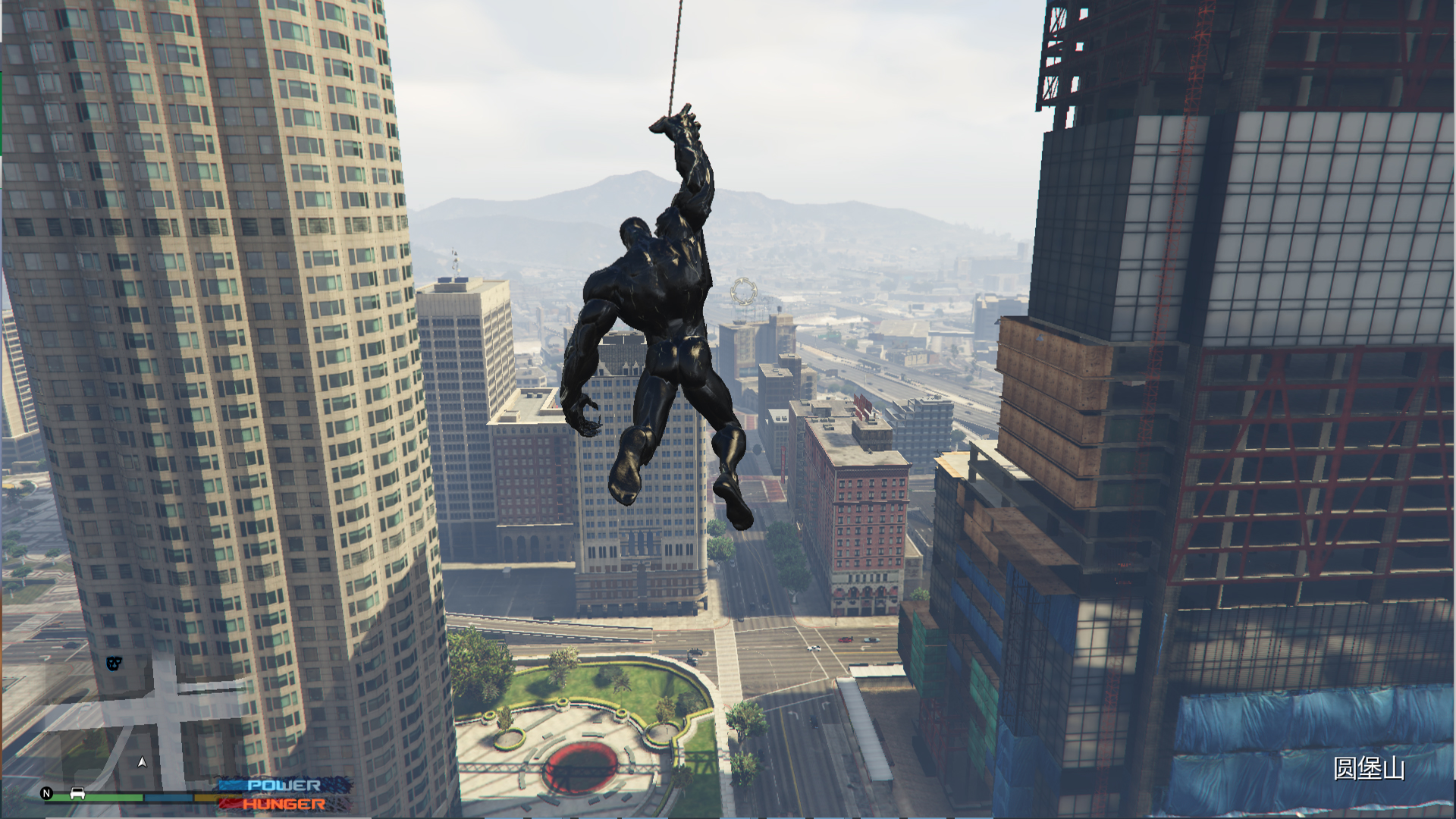Click the blue ability bar segment
1456x819 pixels.
point(168,796)
